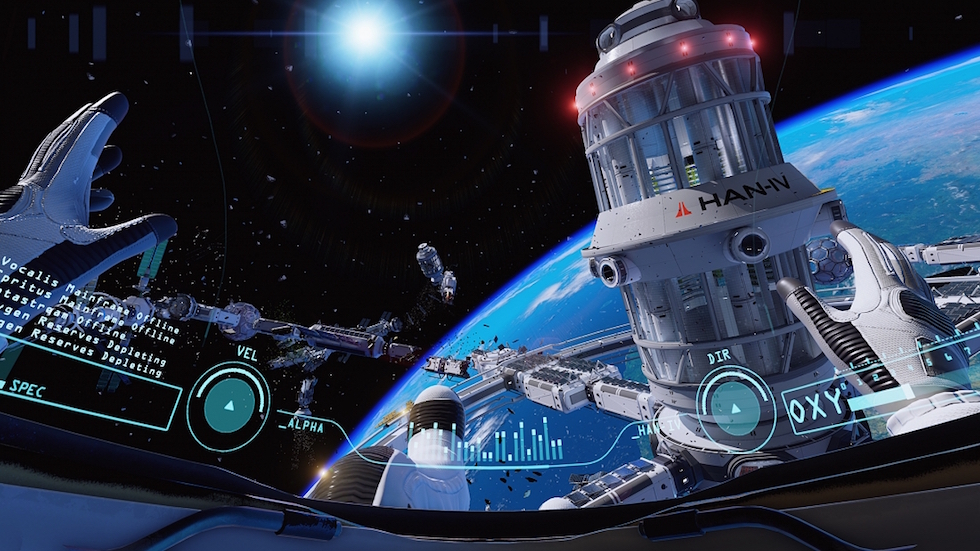Click the VEL circular velocity dial

pos(228,406)
